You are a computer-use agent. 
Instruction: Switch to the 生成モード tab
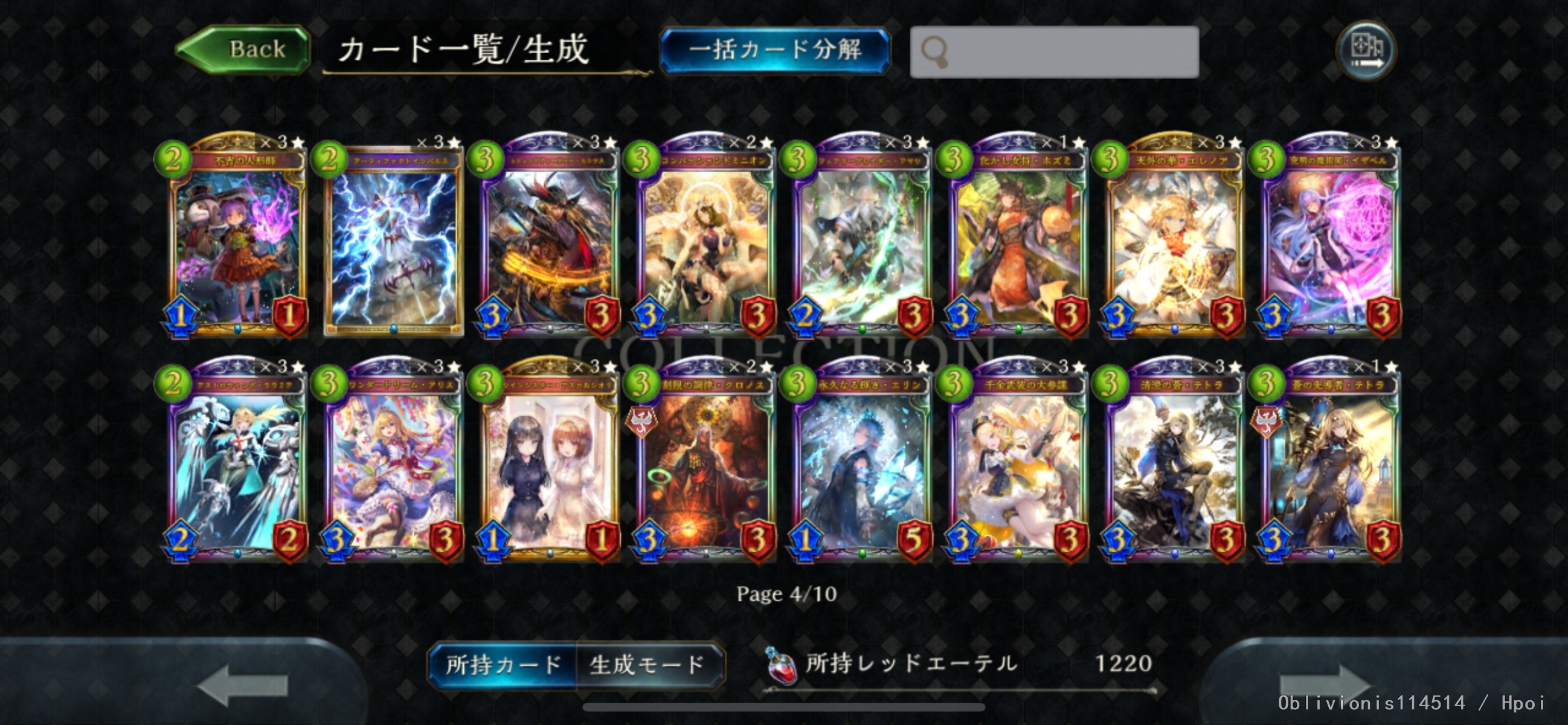coord(647,665)
